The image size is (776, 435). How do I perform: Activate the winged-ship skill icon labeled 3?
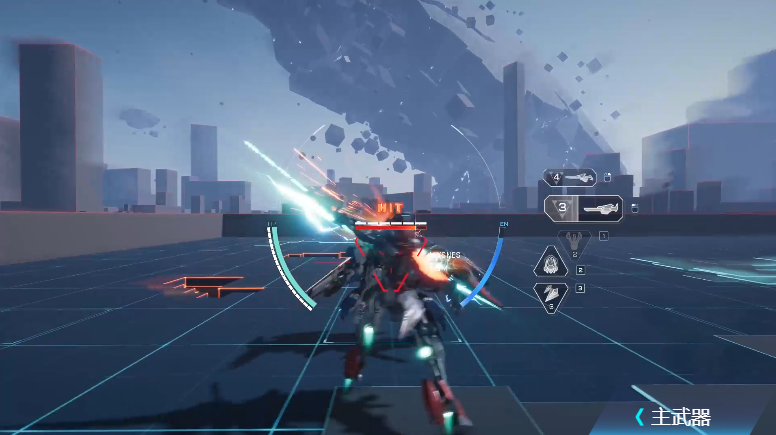[x=550, y=295]
